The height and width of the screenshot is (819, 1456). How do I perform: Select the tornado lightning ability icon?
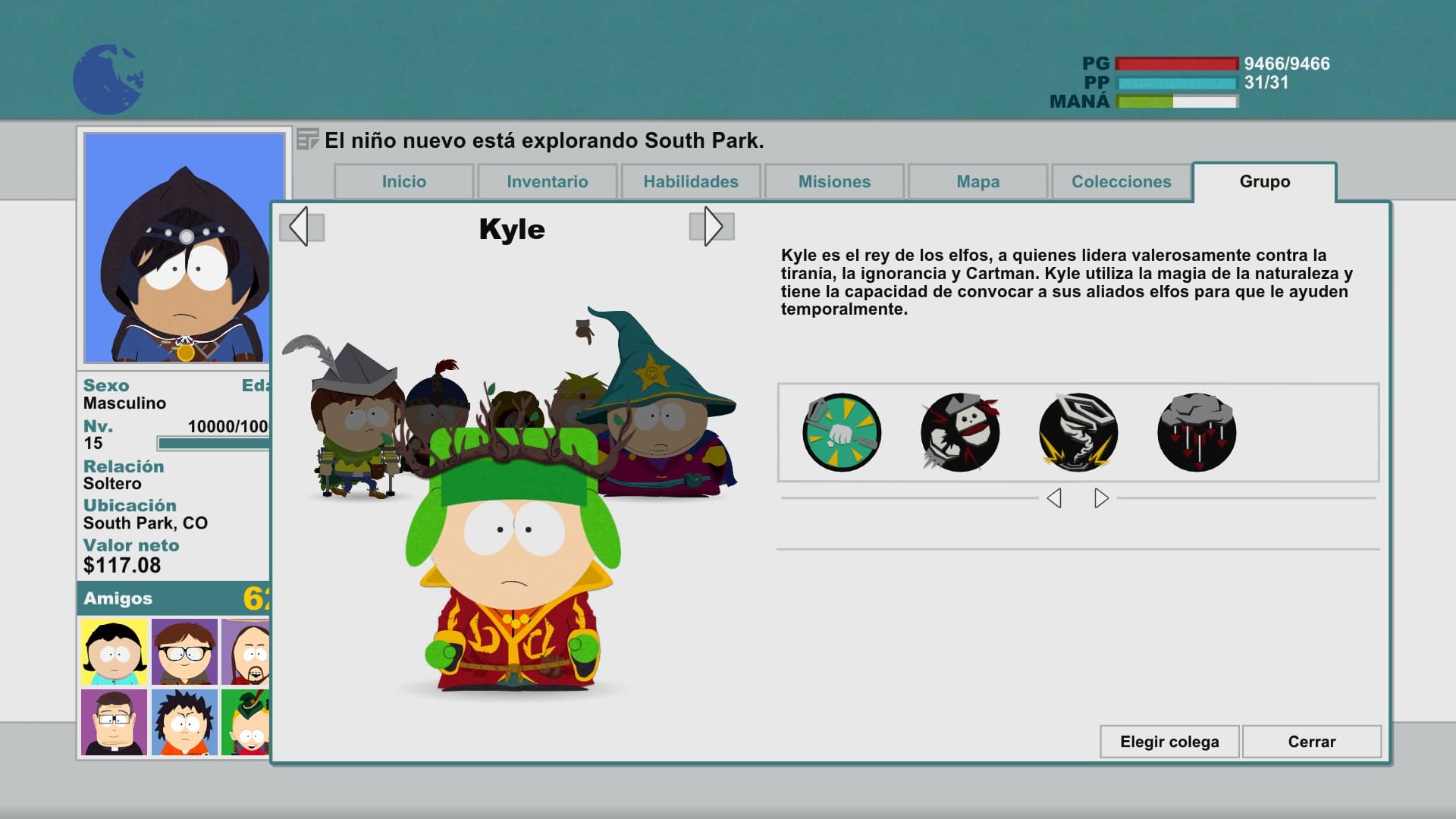point(1078,432)
